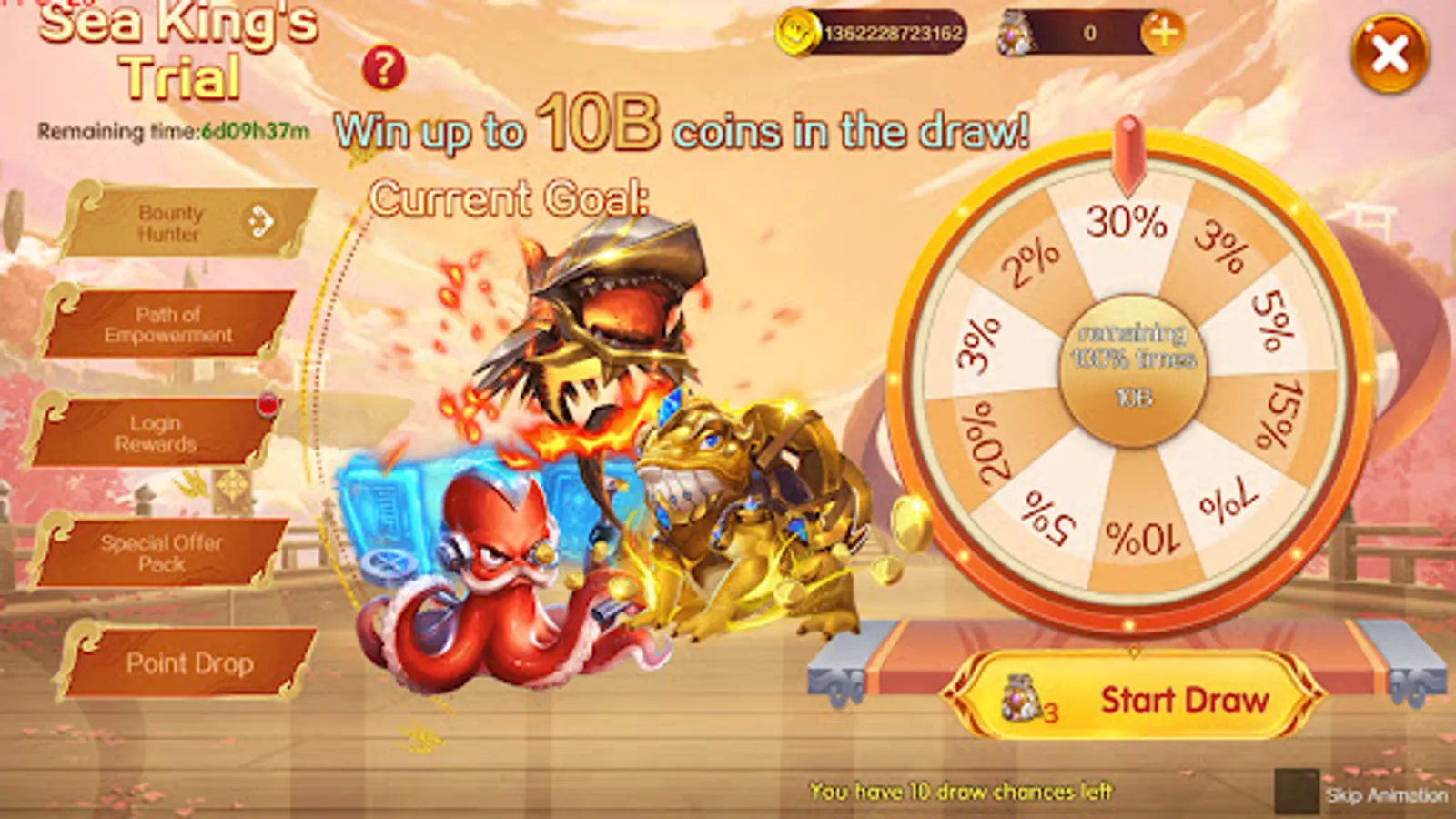Click the ticket bag icon on Start Draw
1456x819 pixels.
[x=1023, y=699]
